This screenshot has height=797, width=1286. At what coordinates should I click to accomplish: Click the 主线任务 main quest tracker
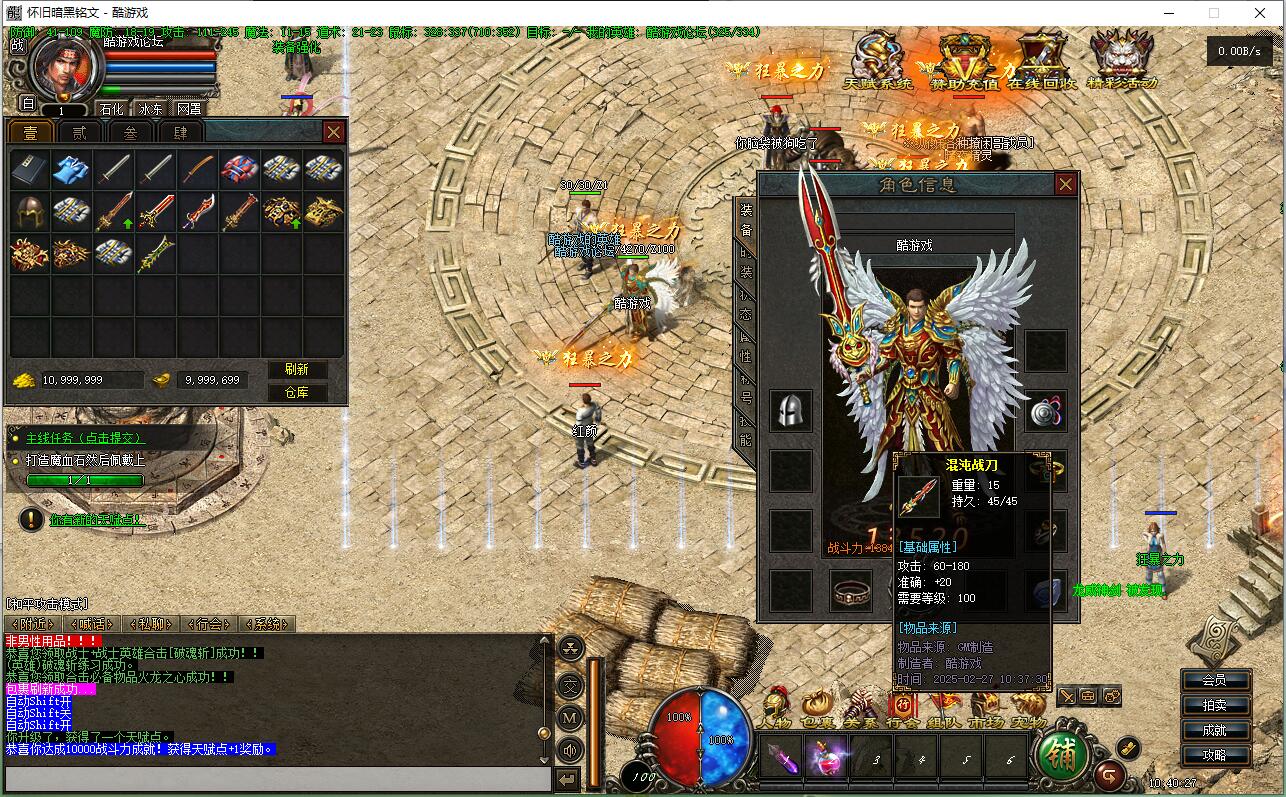click(84, 438)
